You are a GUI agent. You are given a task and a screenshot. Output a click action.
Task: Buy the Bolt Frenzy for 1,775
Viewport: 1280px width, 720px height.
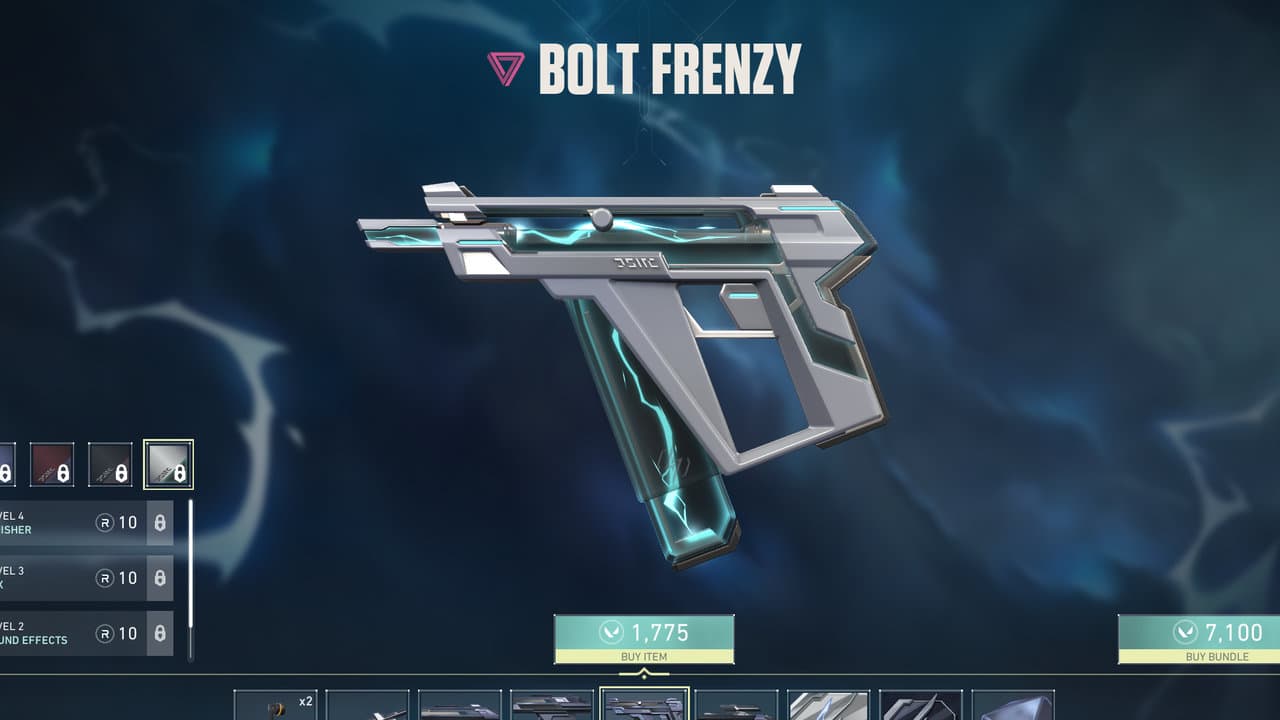(644, 639)
